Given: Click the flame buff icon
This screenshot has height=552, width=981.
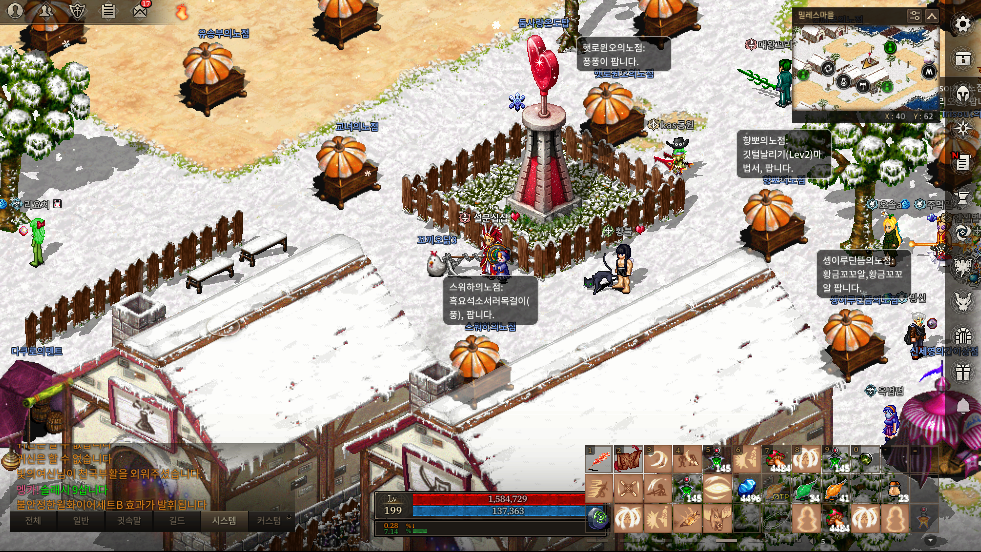Looking at the screenshot, I should coord(181,12).
